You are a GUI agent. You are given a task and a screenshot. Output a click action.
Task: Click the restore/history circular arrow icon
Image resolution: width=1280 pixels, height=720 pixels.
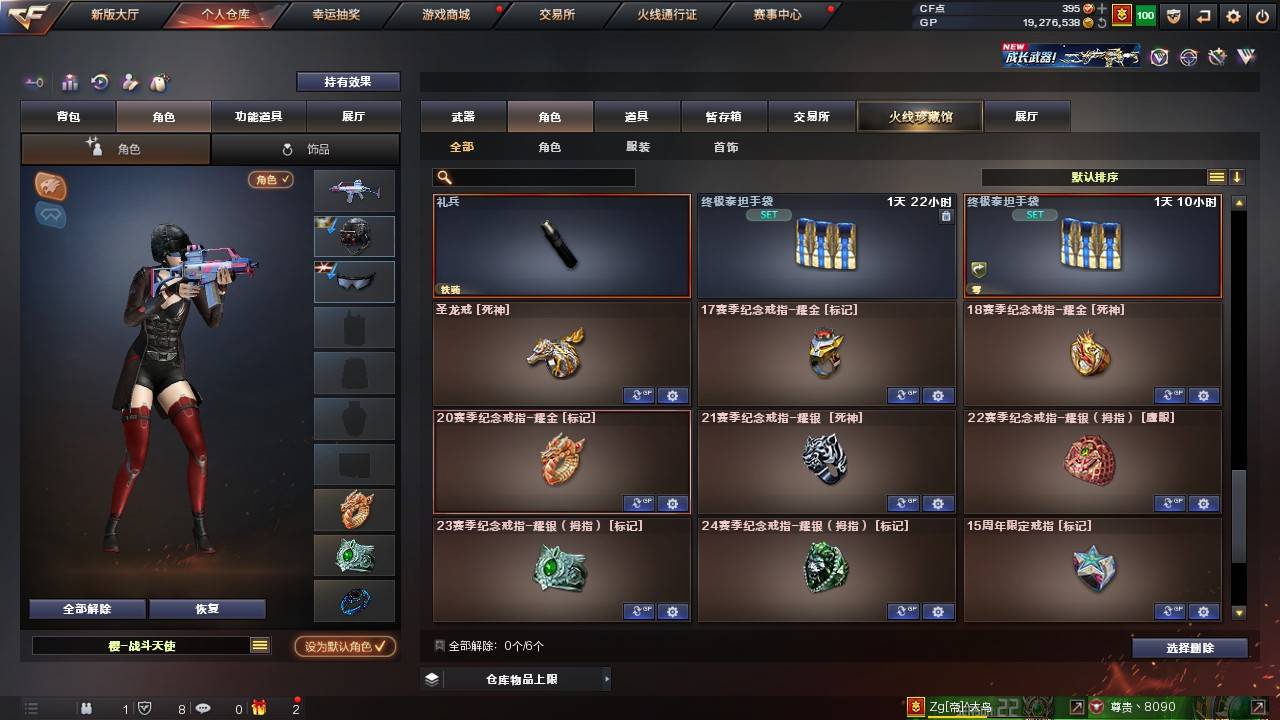click(99, 83)
